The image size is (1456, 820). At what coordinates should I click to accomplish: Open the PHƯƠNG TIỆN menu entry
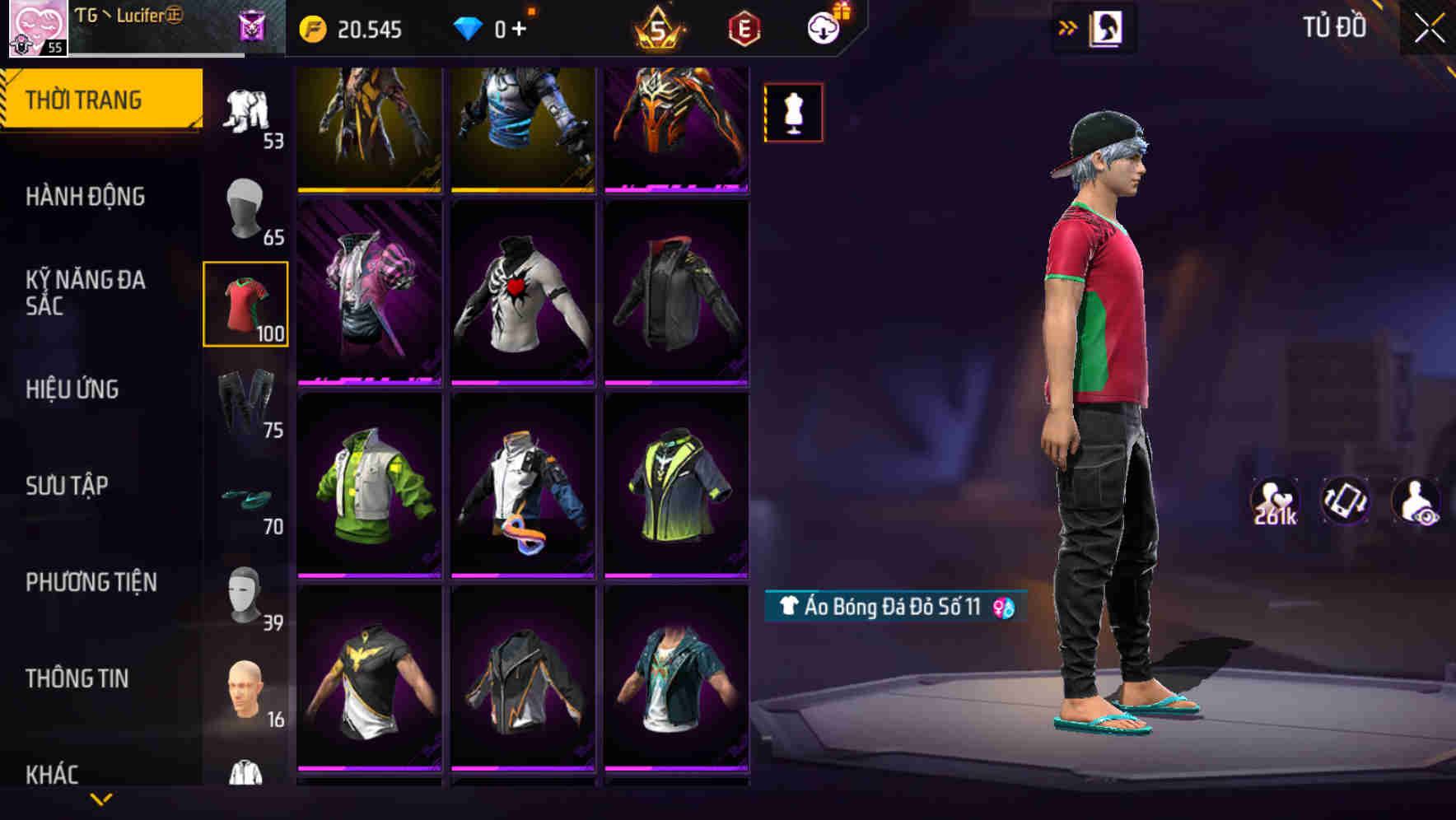click(x=91, y=582)
